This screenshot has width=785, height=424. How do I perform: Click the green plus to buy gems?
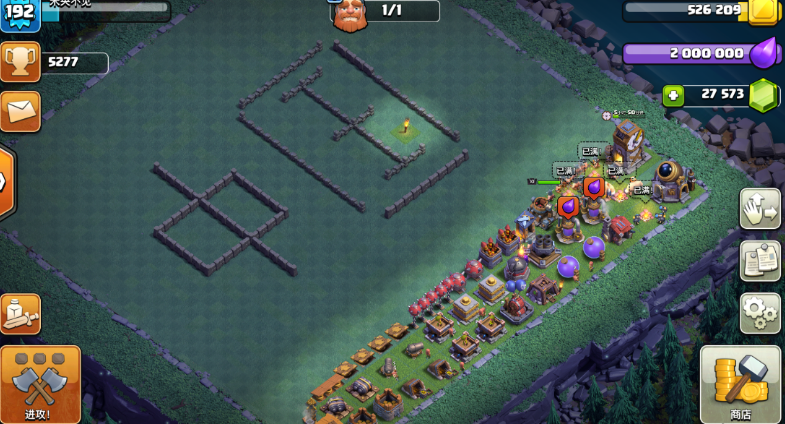point(674,95)
